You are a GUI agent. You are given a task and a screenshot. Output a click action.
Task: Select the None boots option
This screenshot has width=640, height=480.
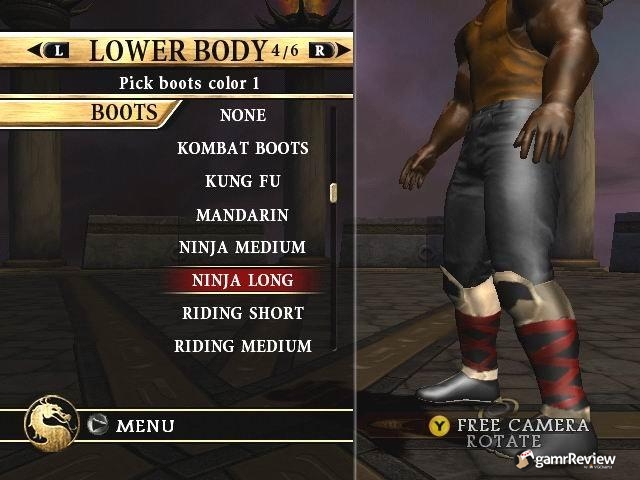243,115
